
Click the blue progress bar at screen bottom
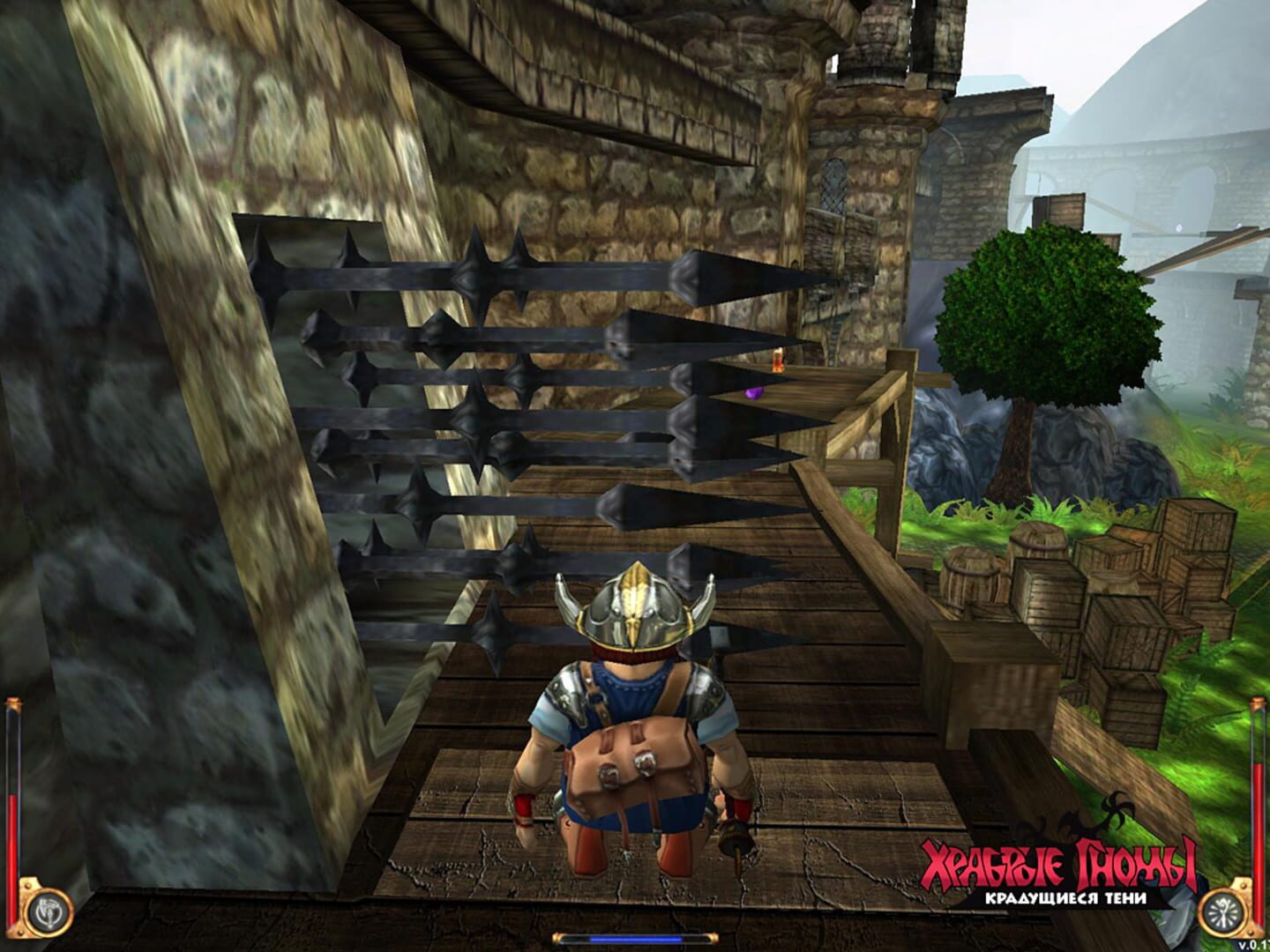[x=633, y=938]
